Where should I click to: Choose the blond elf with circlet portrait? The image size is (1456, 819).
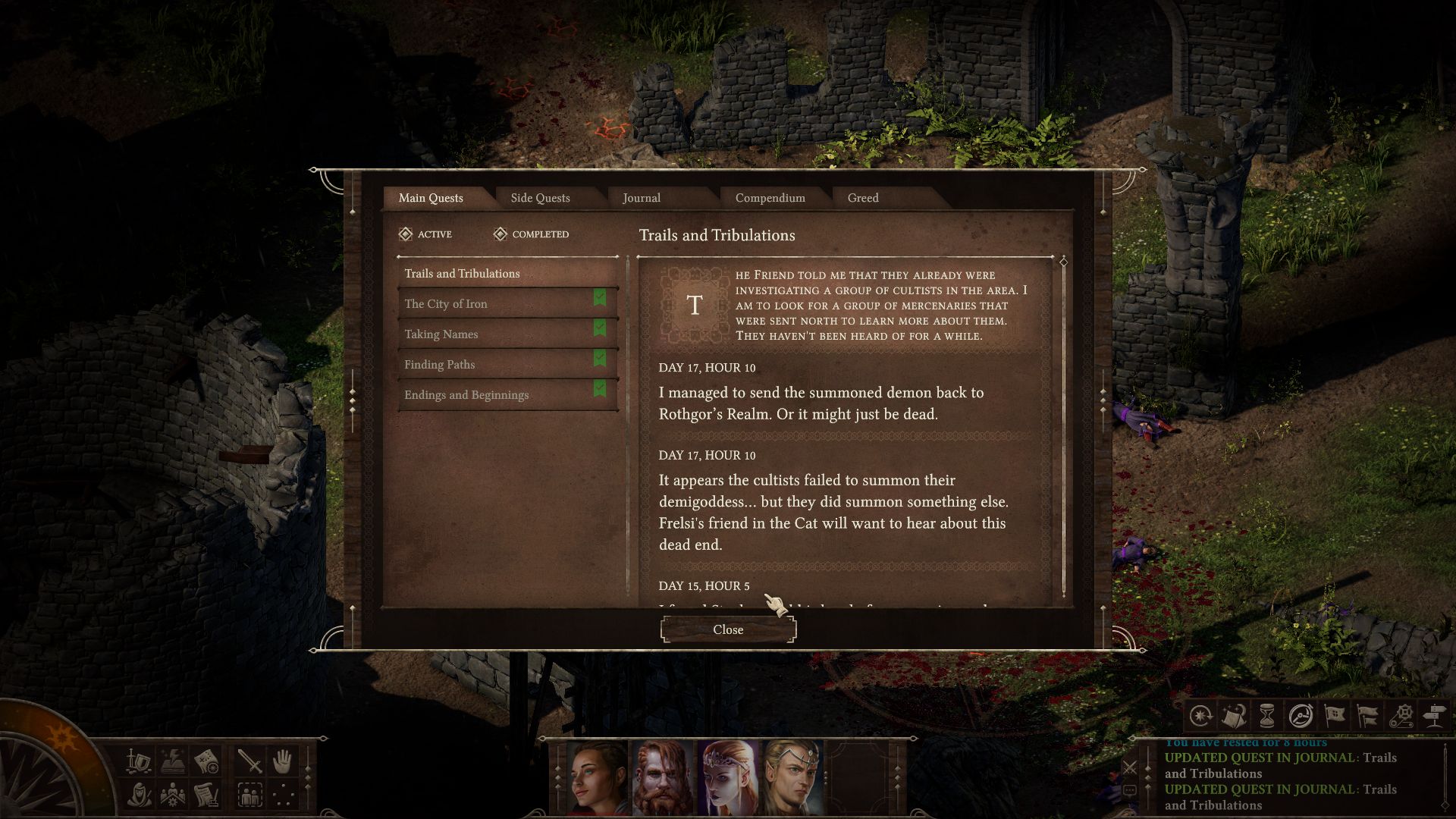coord(792,778)
